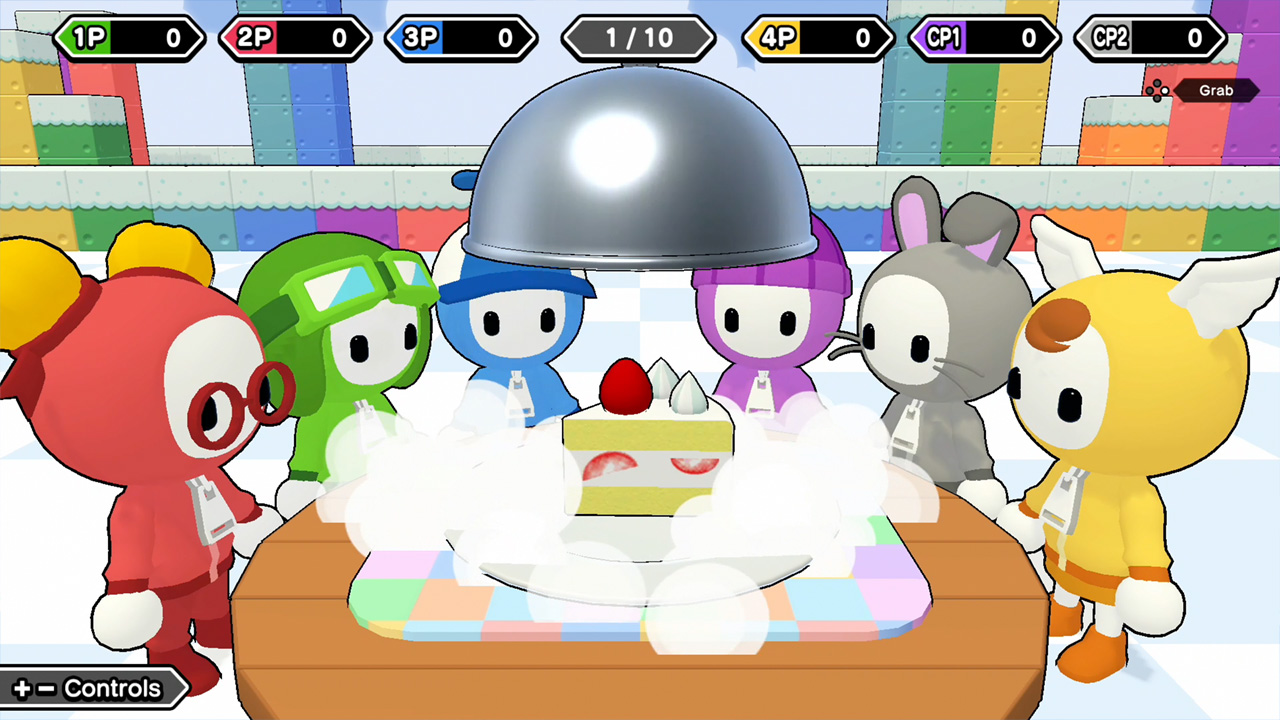Select the 1P score badge
This screenshot has height=720, width=1280.
tap(129, 38)
